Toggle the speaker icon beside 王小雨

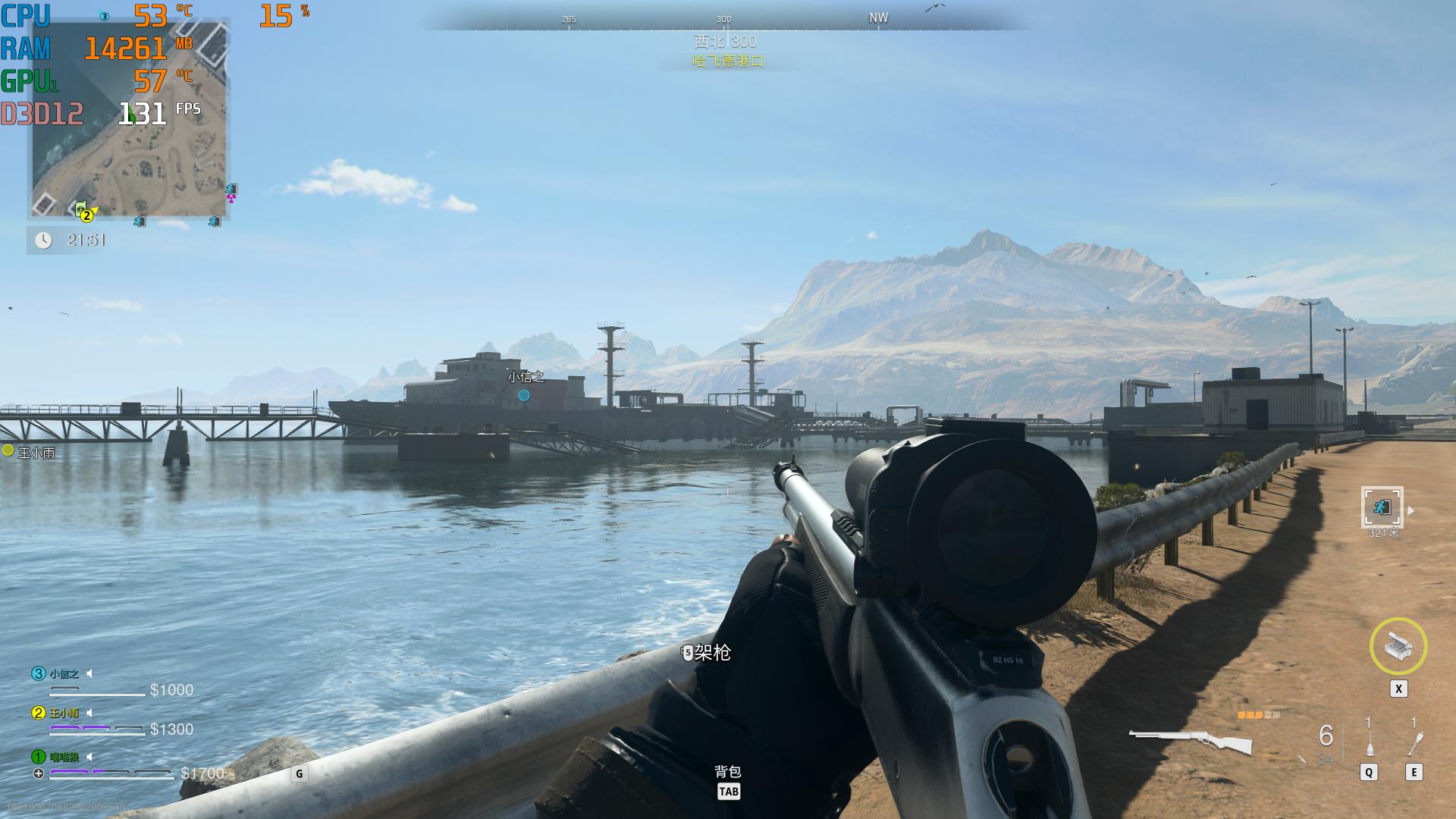(89, 713)
